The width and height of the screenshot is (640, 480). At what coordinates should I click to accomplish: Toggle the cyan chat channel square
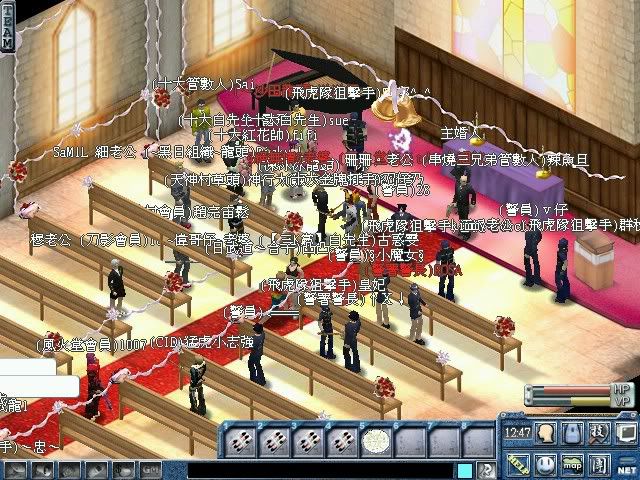465,469
